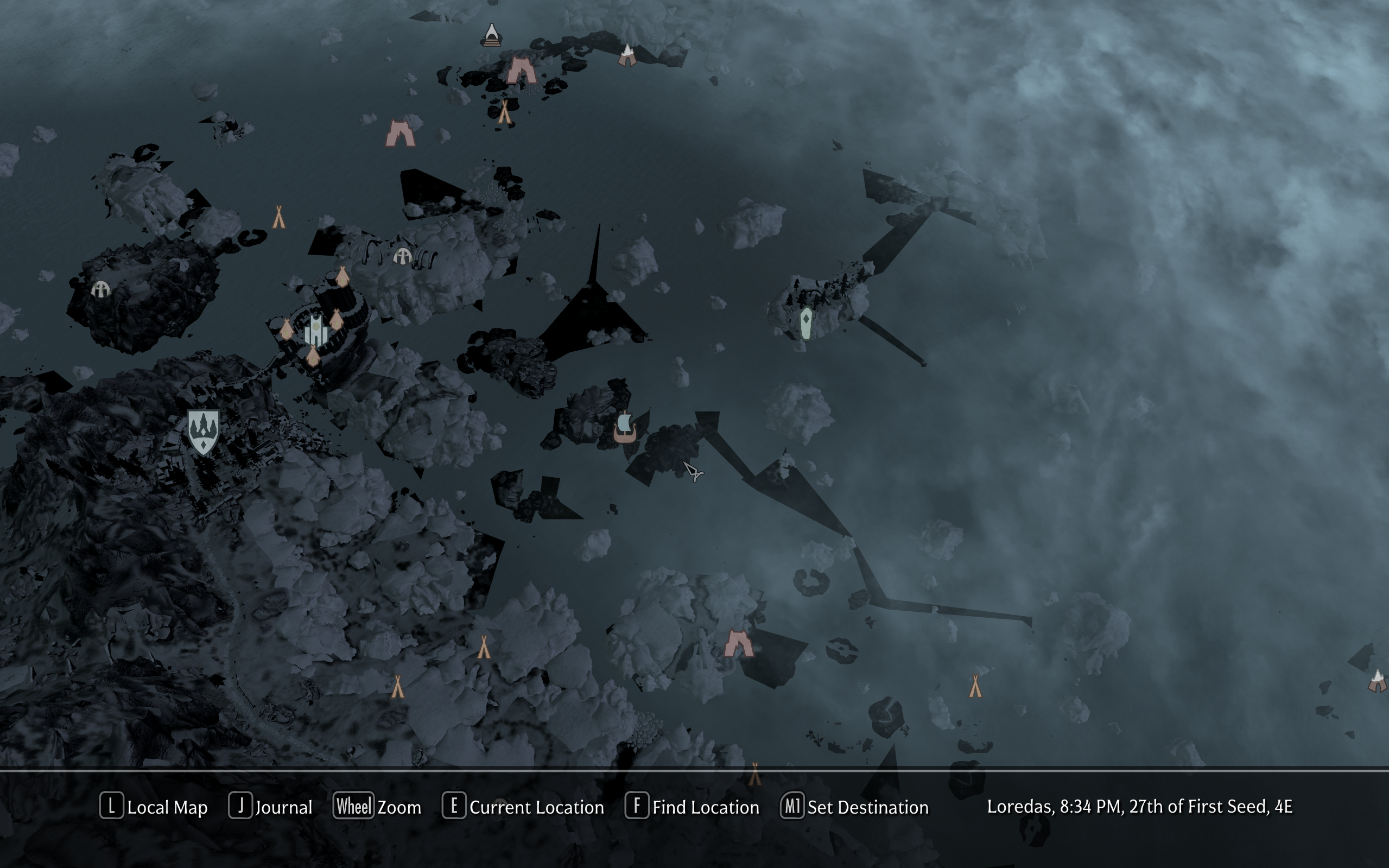Center map on Current Location
The image size is (1389, 868).
coord(523,807)
